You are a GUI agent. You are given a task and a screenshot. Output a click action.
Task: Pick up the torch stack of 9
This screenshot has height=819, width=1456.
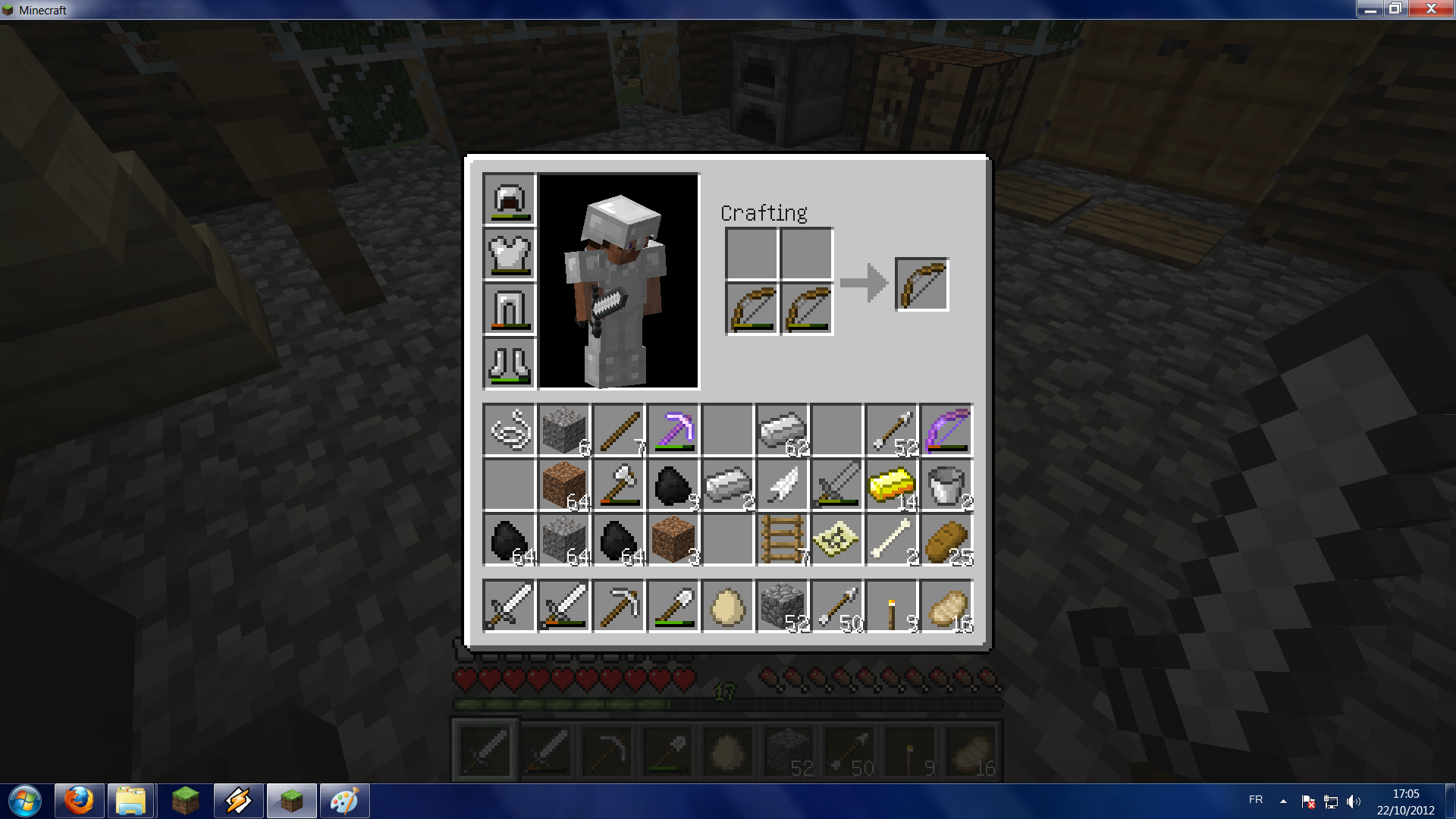click(891, 604)
